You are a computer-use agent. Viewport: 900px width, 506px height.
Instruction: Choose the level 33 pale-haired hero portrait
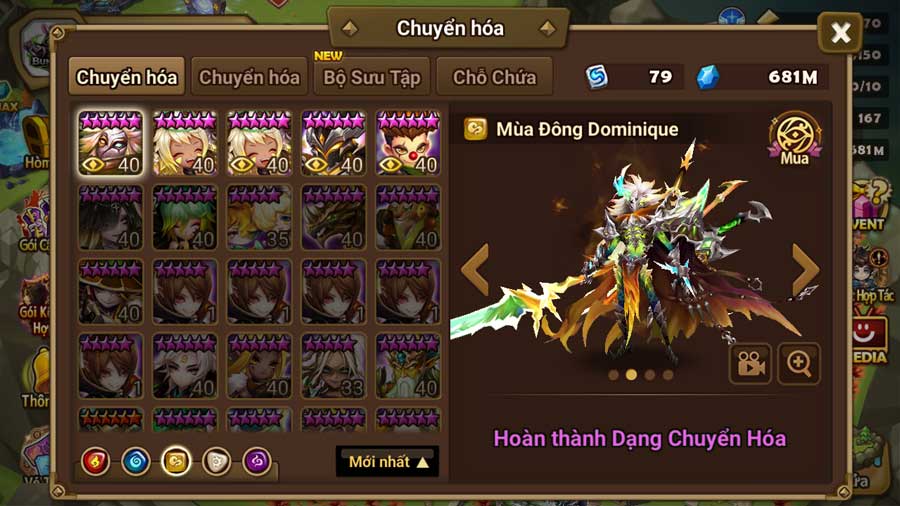[334, 365]
